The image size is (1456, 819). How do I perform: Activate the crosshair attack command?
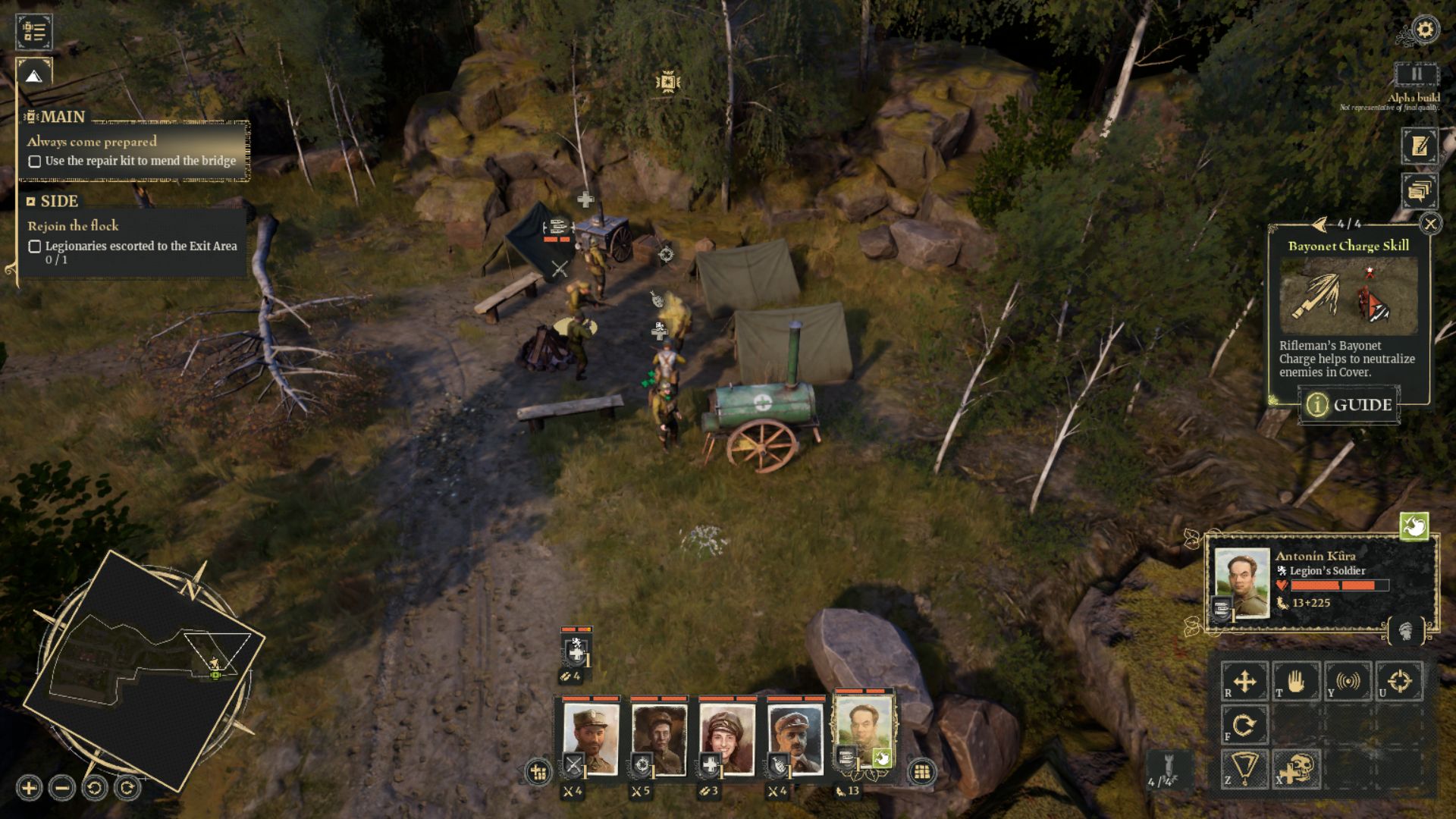click(x=1399, y=681)
